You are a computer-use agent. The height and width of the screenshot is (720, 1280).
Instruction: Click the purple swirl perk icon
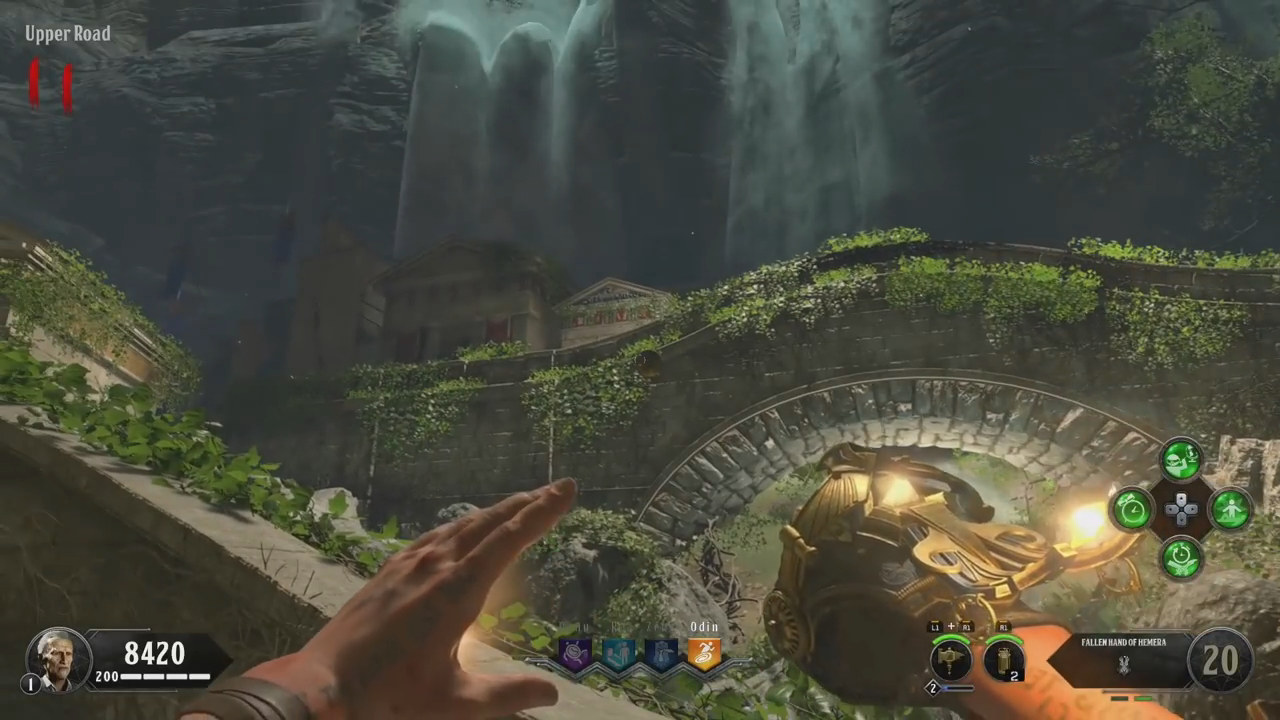[575, 654]
